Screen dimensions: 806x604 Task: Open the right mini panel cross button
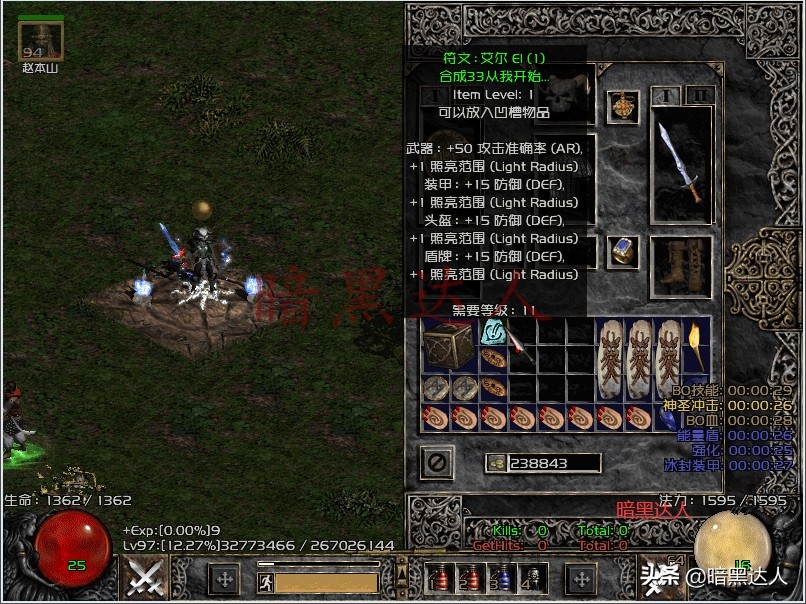point(581,578)
